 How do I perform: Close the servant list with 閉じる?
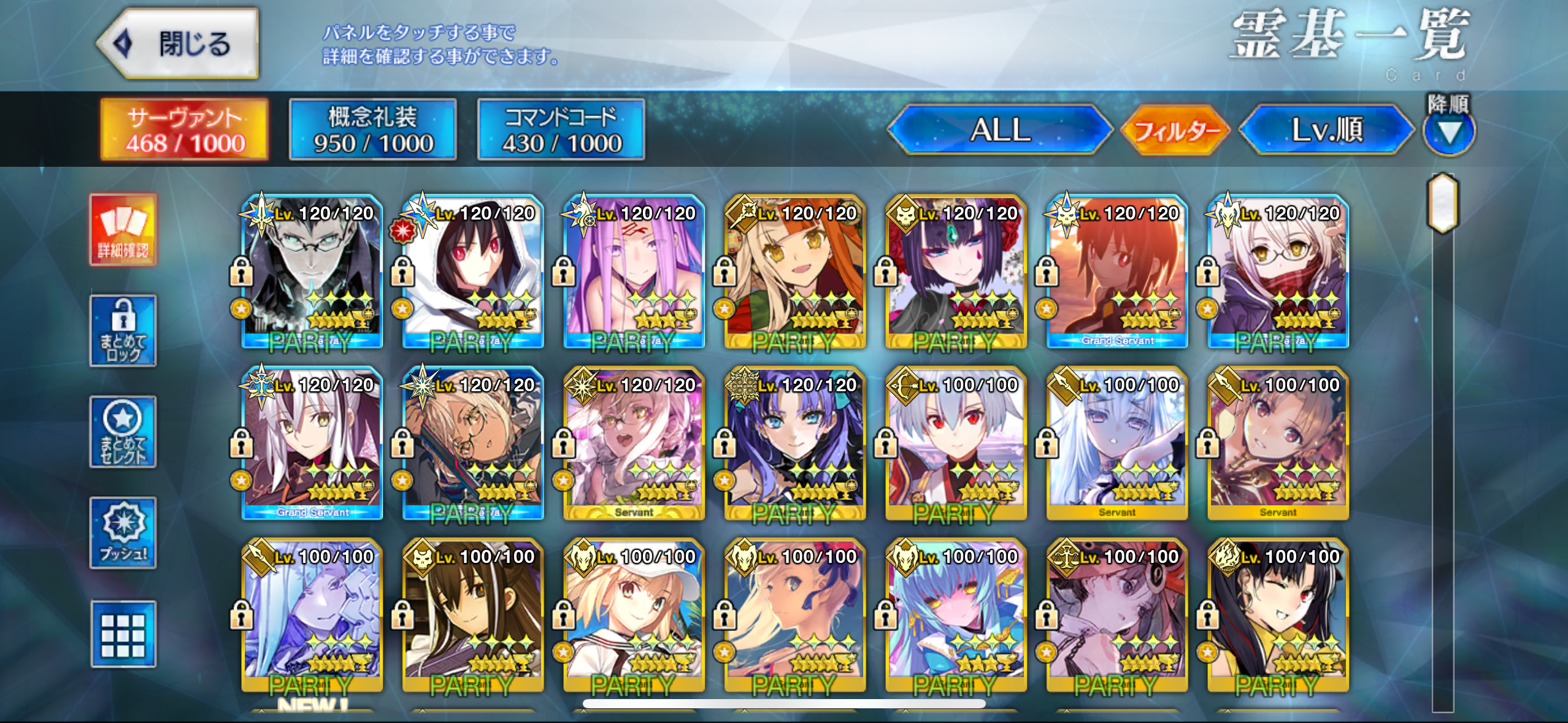pos(179,44)
